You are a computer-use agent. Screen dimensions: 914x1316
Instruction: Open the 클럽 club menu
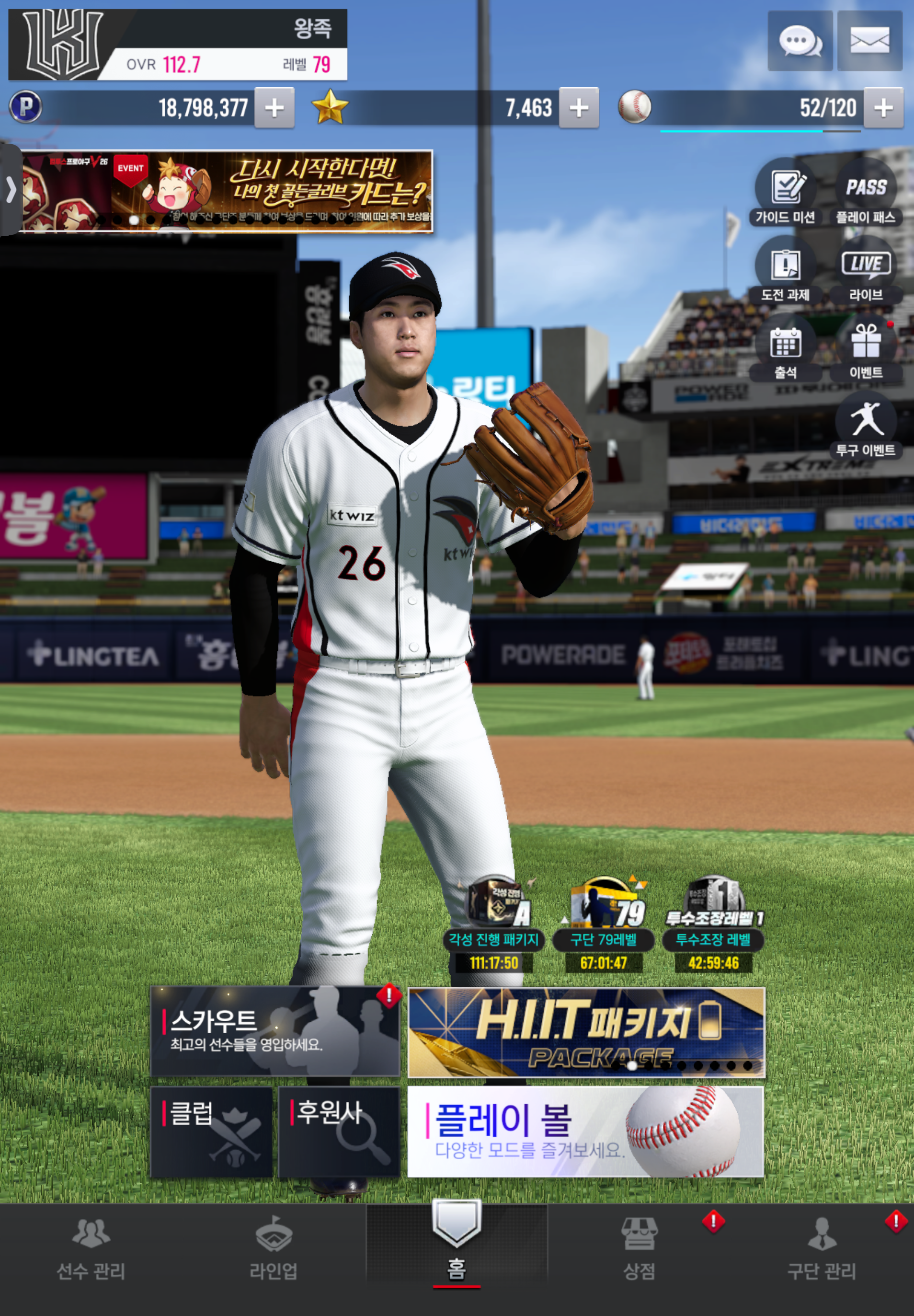pos(211,1132)
